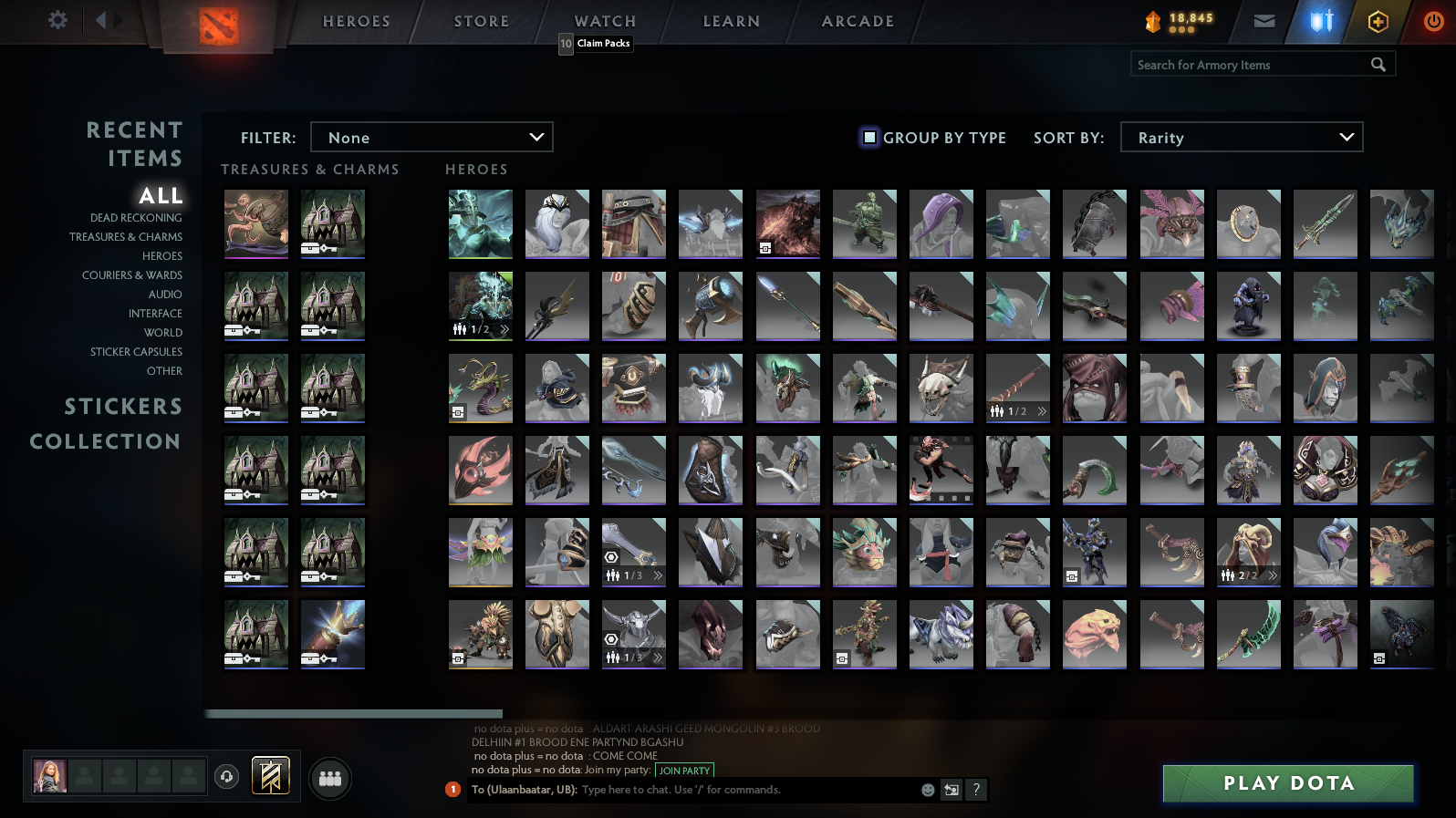Screen dimensions: 1456x818
Task: Open the mail notifications icon
Action: point(1264,20)
